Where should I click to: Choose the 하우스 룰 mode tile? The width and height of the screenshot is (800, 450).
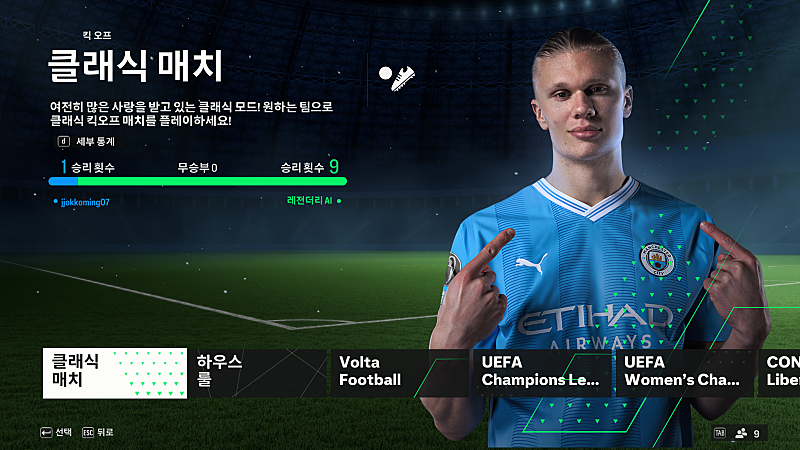[x=257, y=372]
